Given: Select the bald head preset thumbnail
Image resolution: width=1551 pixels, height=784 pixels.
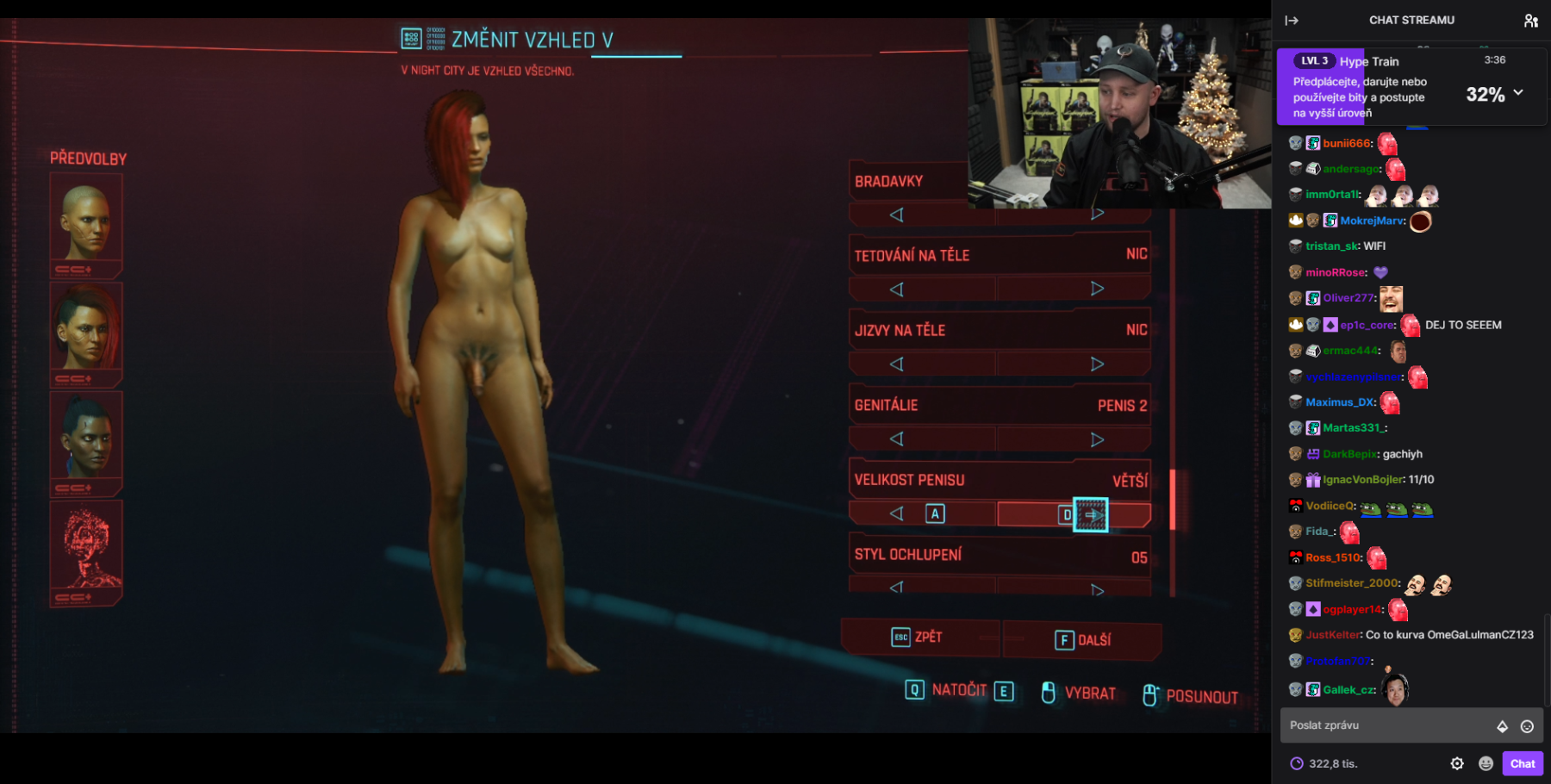Looking at the screenshot, I should (86, 221).
